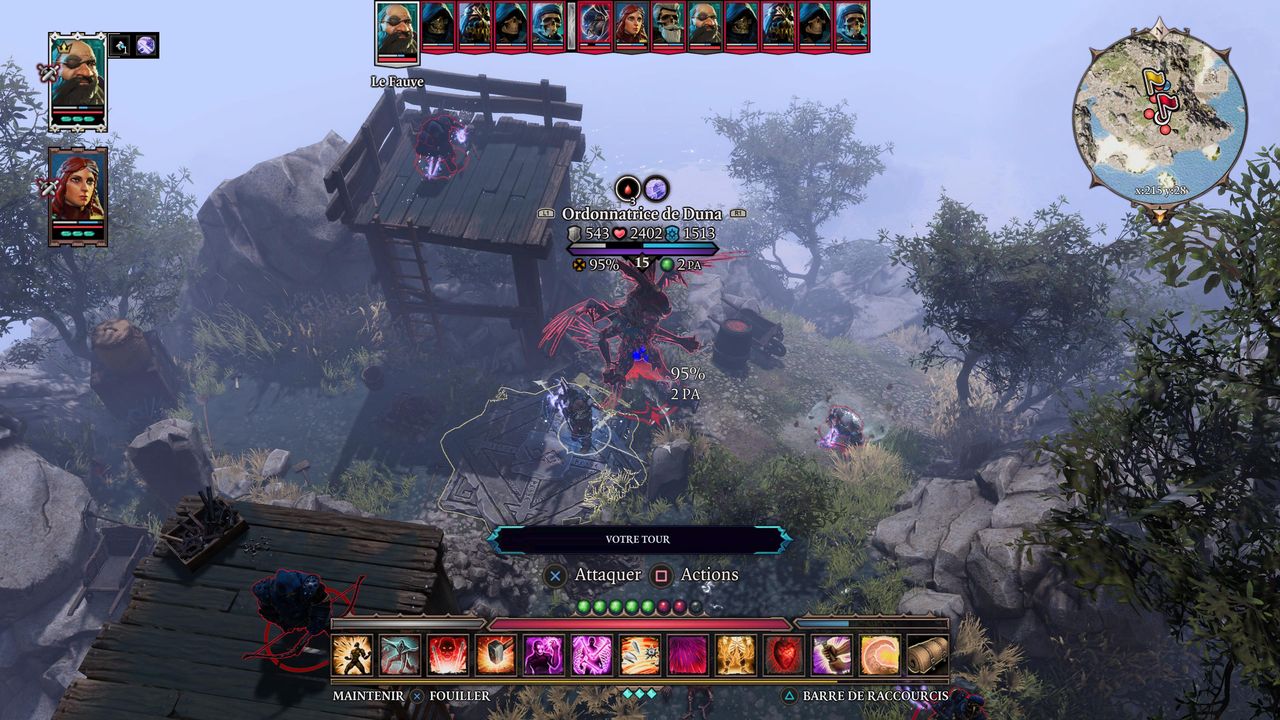The image size is (1280, 720).
Task: Select the bedroll item in hotbar
Action: 928,654
